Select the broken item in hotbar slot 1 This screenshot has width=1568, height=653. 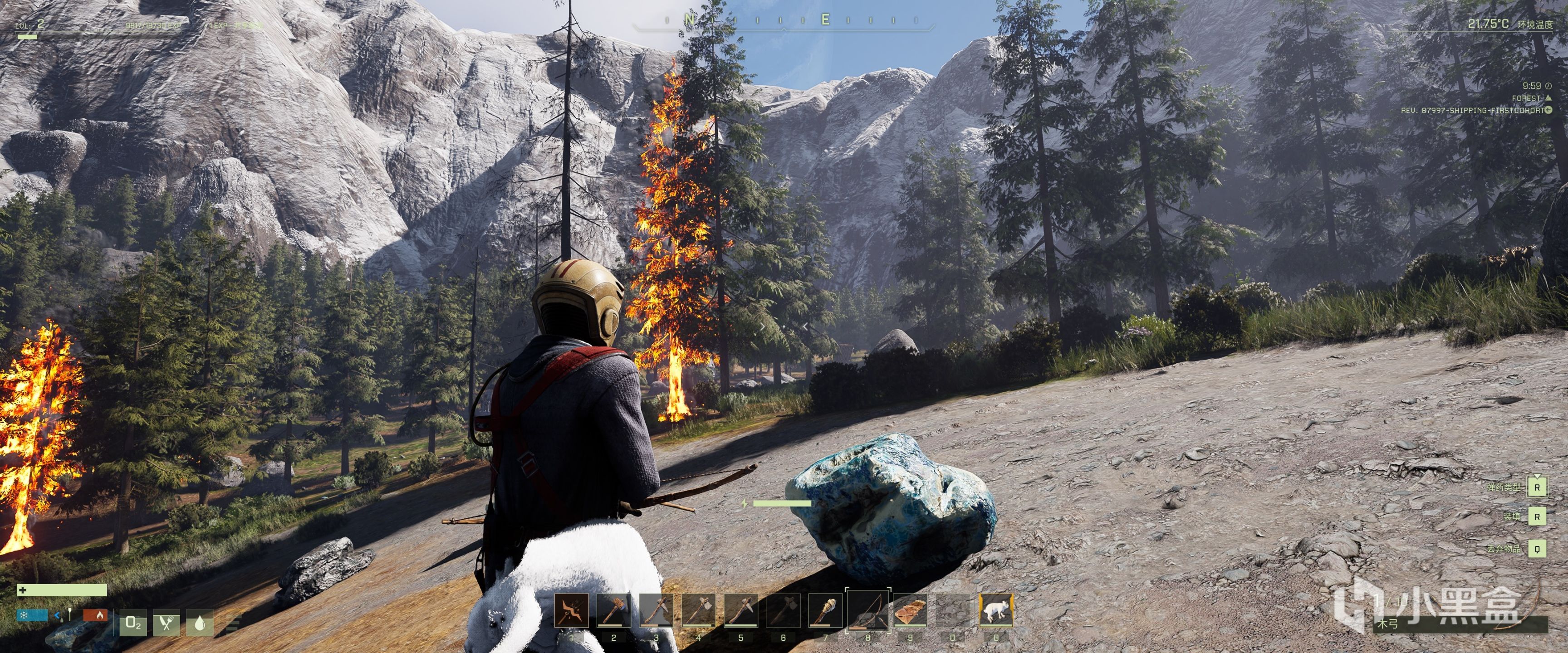click(572, 610)
